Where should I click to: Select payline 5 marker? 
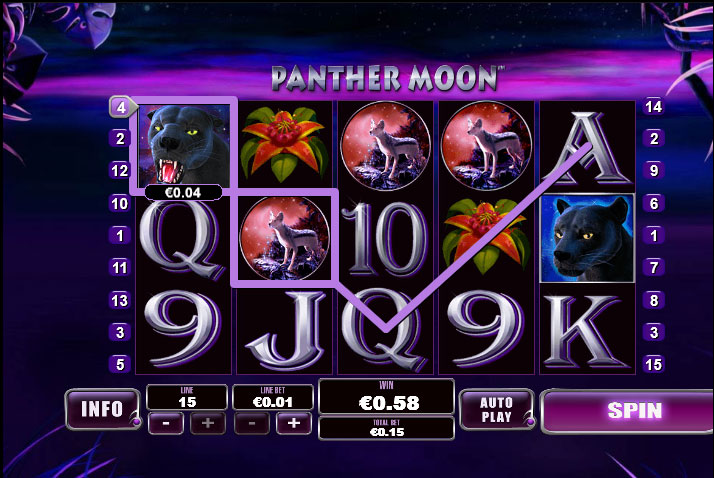pyautogui.click(x=120, y=365)
